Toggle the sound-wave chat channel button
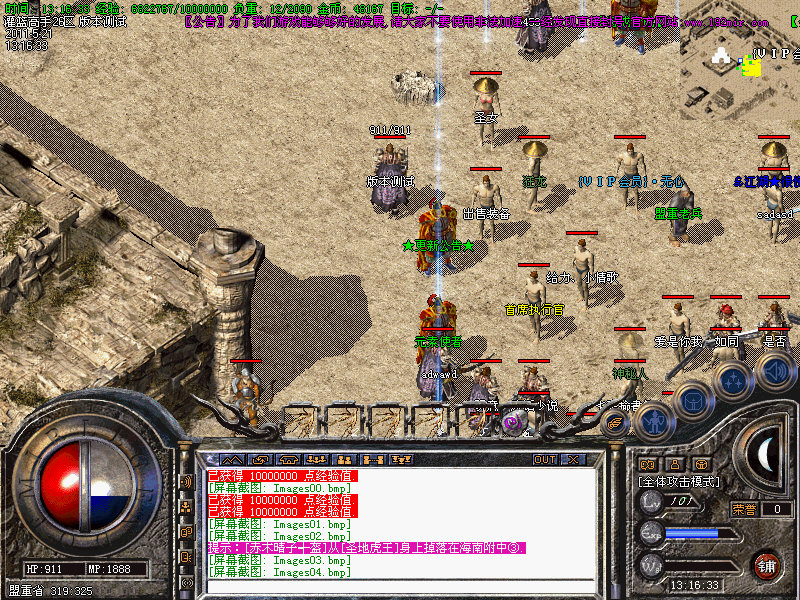 coord(186,481)
